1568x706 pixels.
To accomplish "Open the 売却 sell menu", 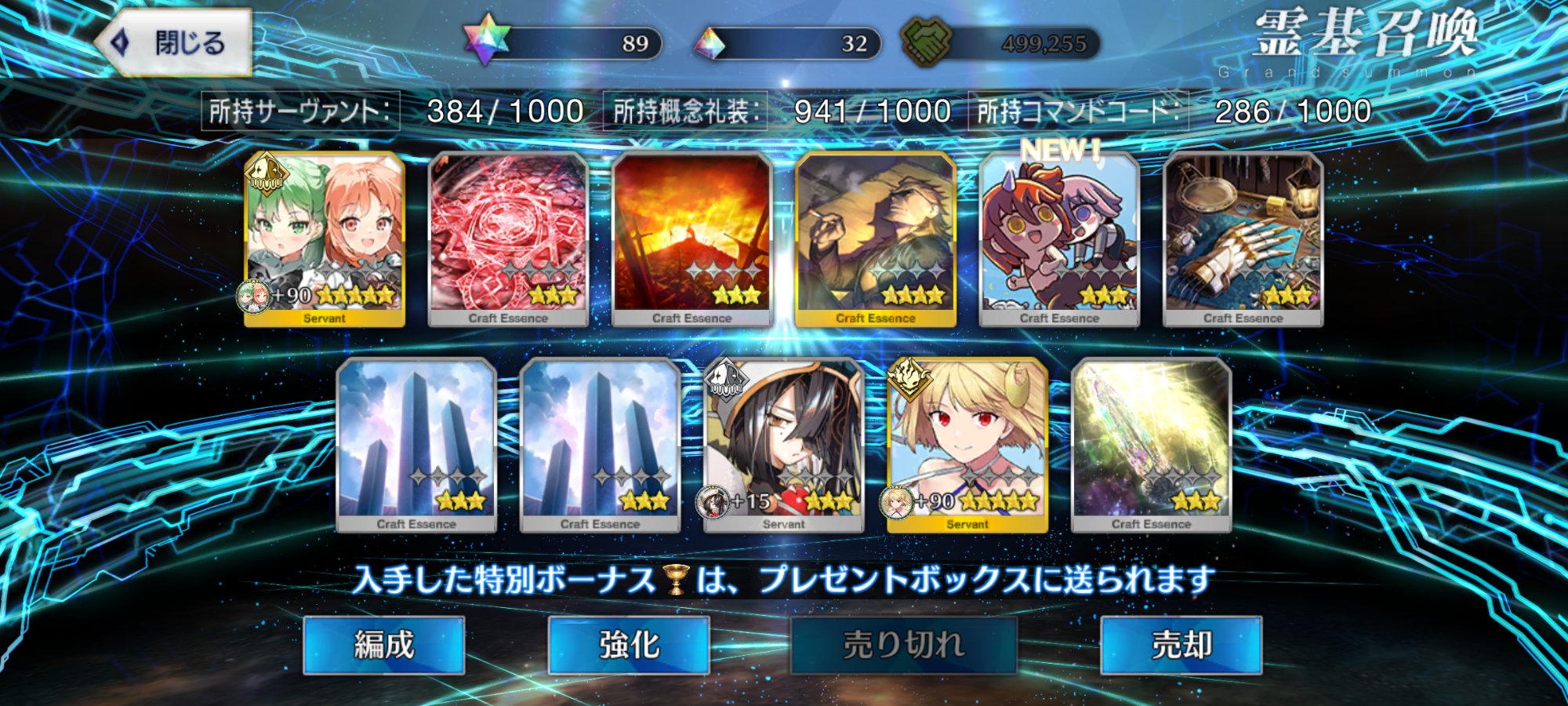I will 1181,645.
